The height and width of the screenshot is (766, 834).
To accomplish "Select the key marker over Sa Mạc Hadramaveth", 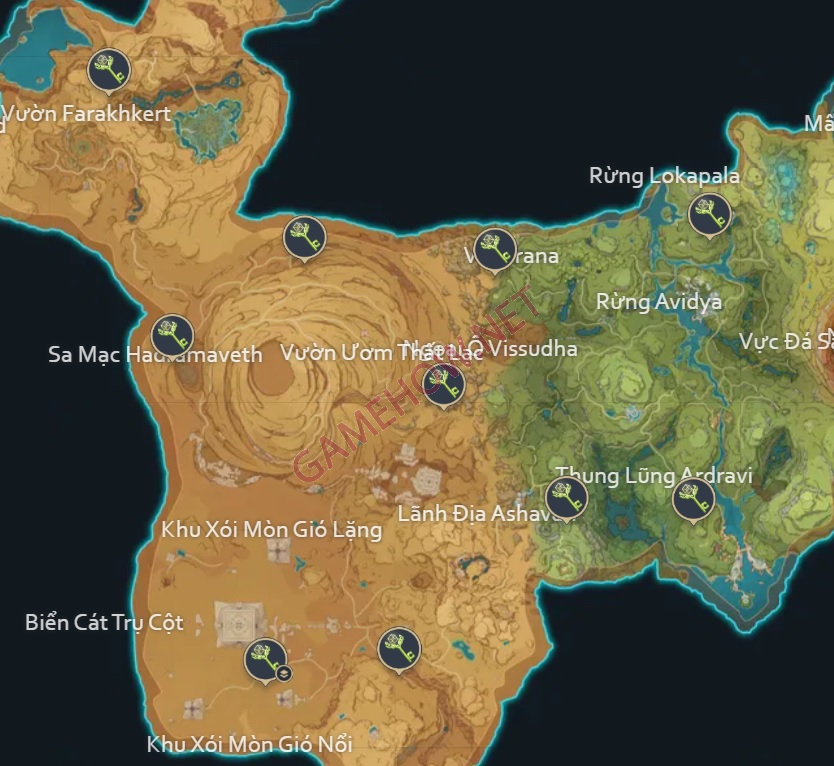I will (172, 335).
